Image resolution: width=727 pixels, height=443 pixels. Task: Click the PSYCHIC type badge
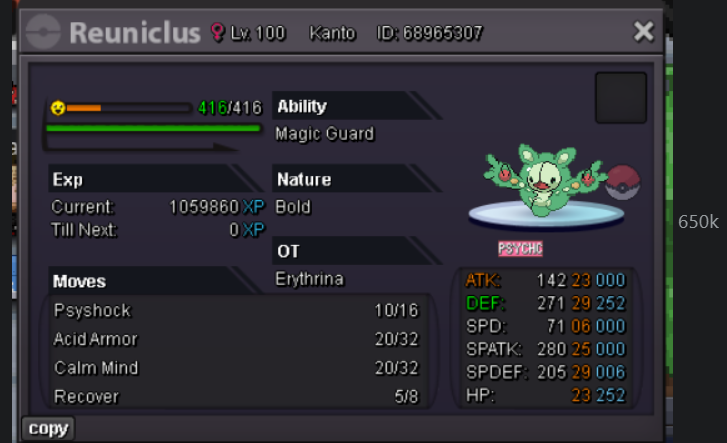520,248
